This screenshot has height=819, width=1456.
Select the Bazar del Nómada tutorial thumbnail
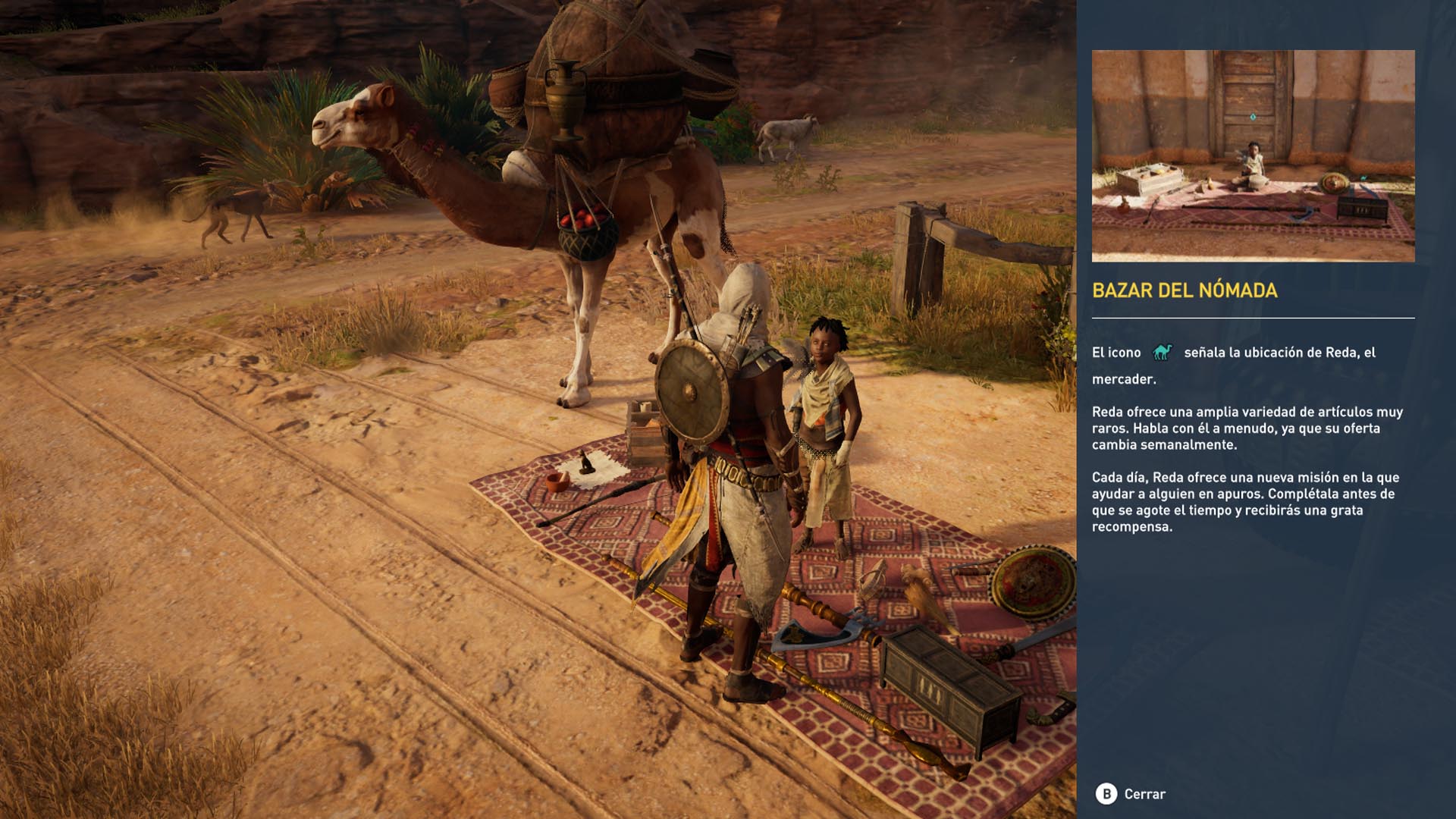(x=1253, y=155)
